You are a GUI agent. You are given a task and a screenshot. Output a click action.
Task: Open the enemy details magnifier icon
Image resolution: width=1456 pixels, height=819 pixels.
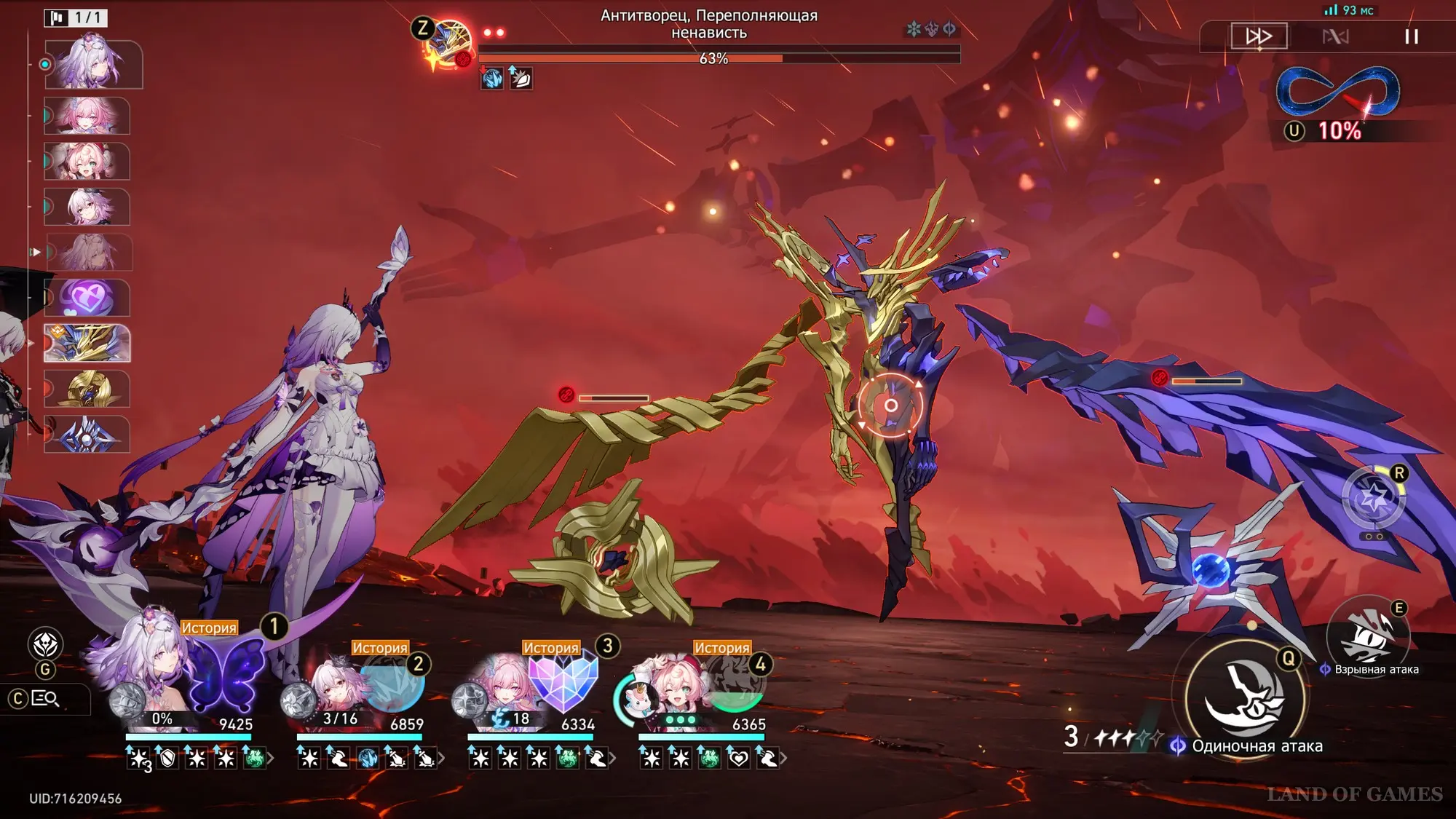click(45, 699)
